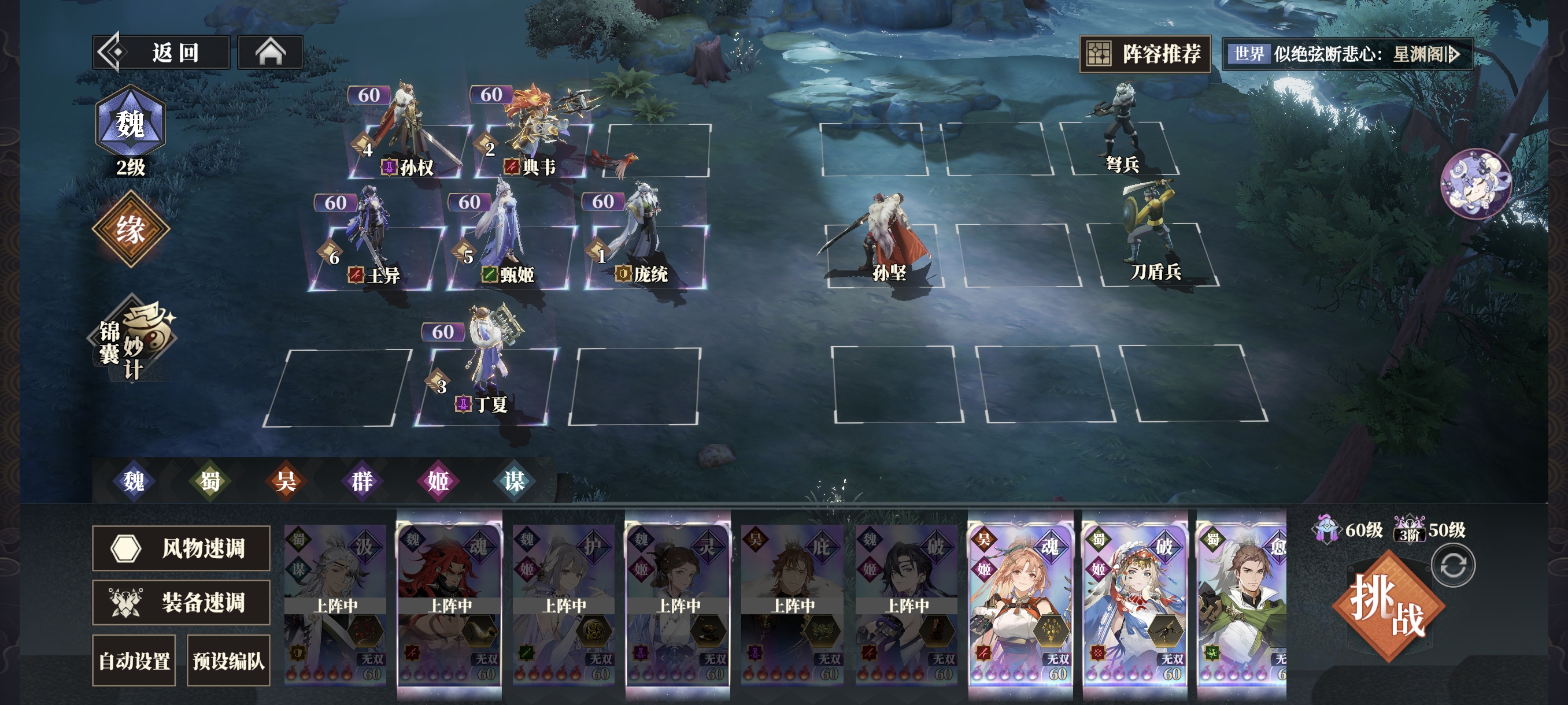Open 预设编队 preset formations
The image size is (1568, 705).
point(228,661)
